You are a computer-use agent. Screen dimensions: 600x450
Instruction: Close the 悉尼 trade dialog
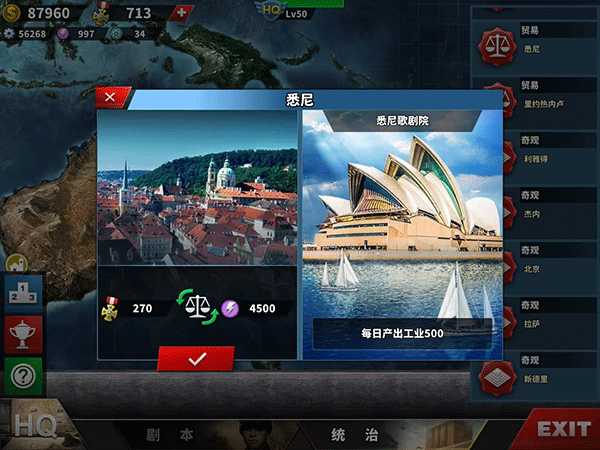111,97
